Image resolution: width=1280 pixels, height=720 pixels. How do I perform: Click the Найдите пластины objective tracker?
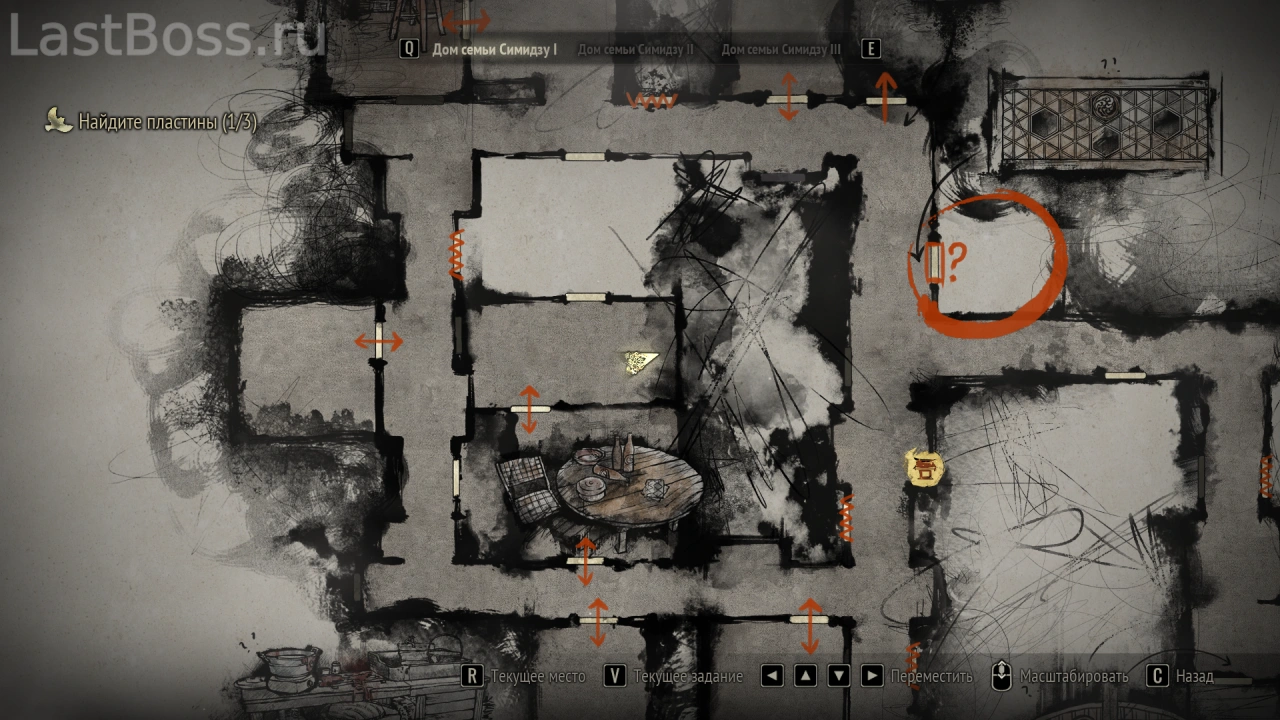[166, 122]
